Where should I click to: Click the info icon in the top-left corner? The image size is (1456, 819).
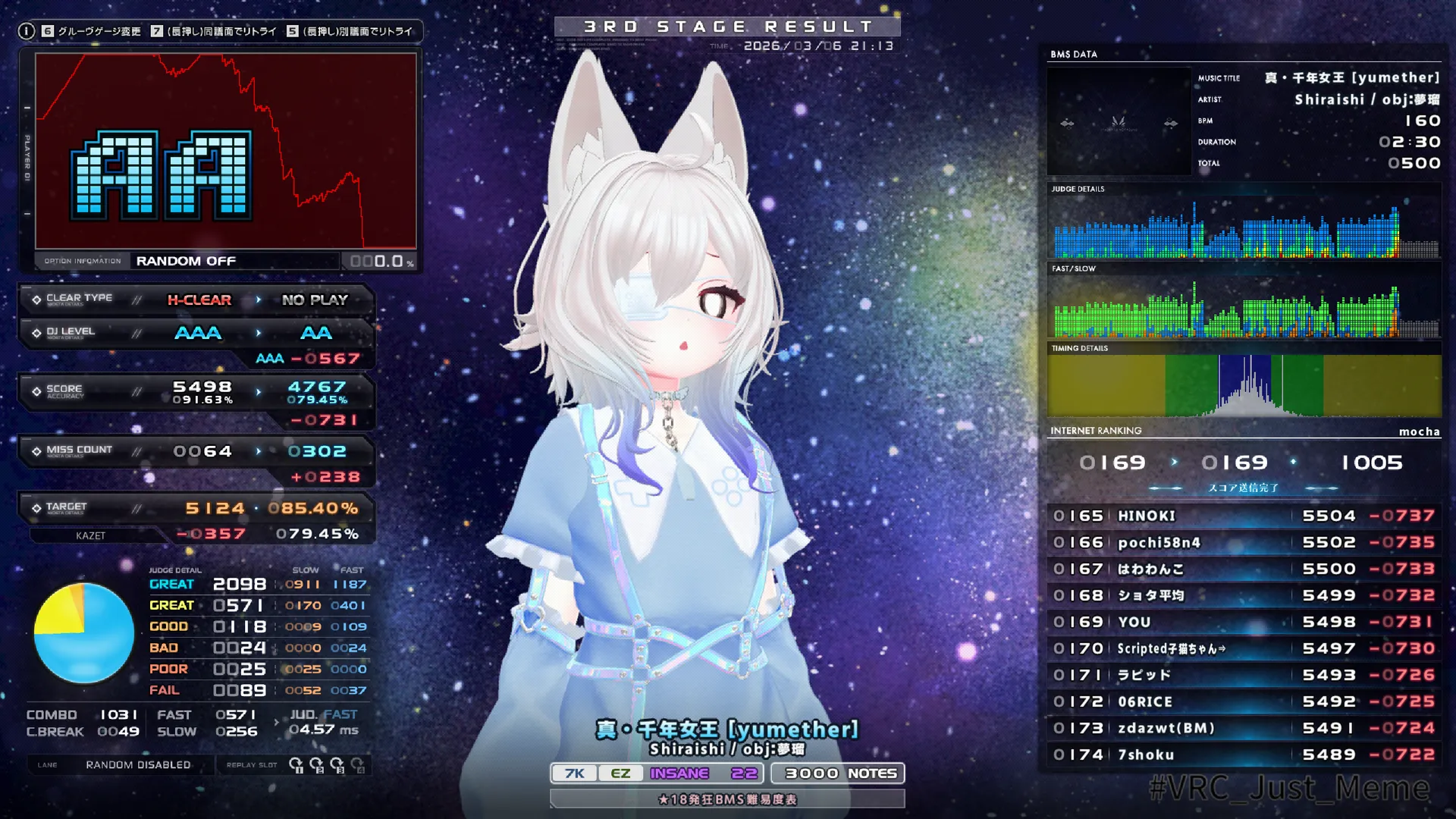(27, 30)
